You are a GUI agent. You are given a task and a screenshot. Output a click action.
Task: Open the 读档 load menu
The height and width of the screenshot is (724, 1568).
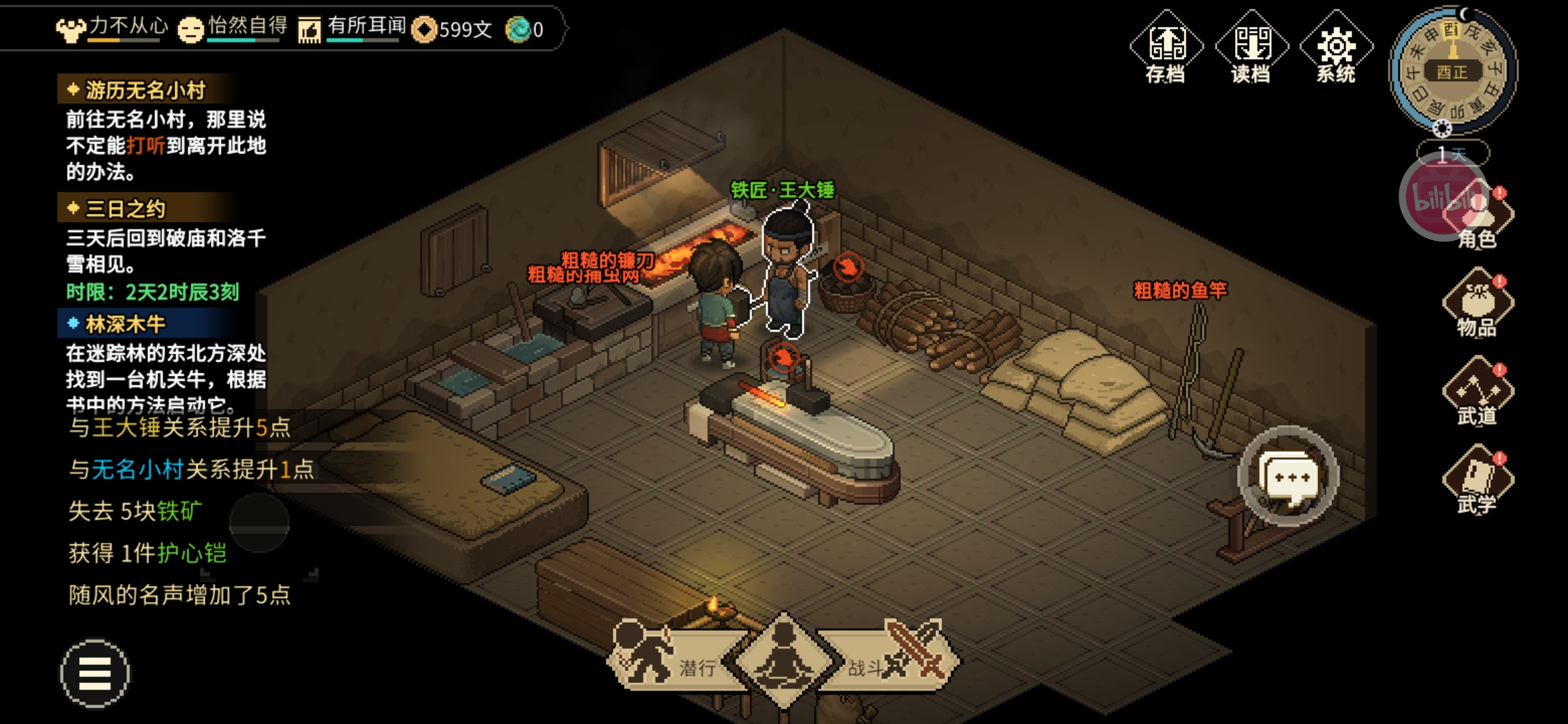click(1251, 48)
